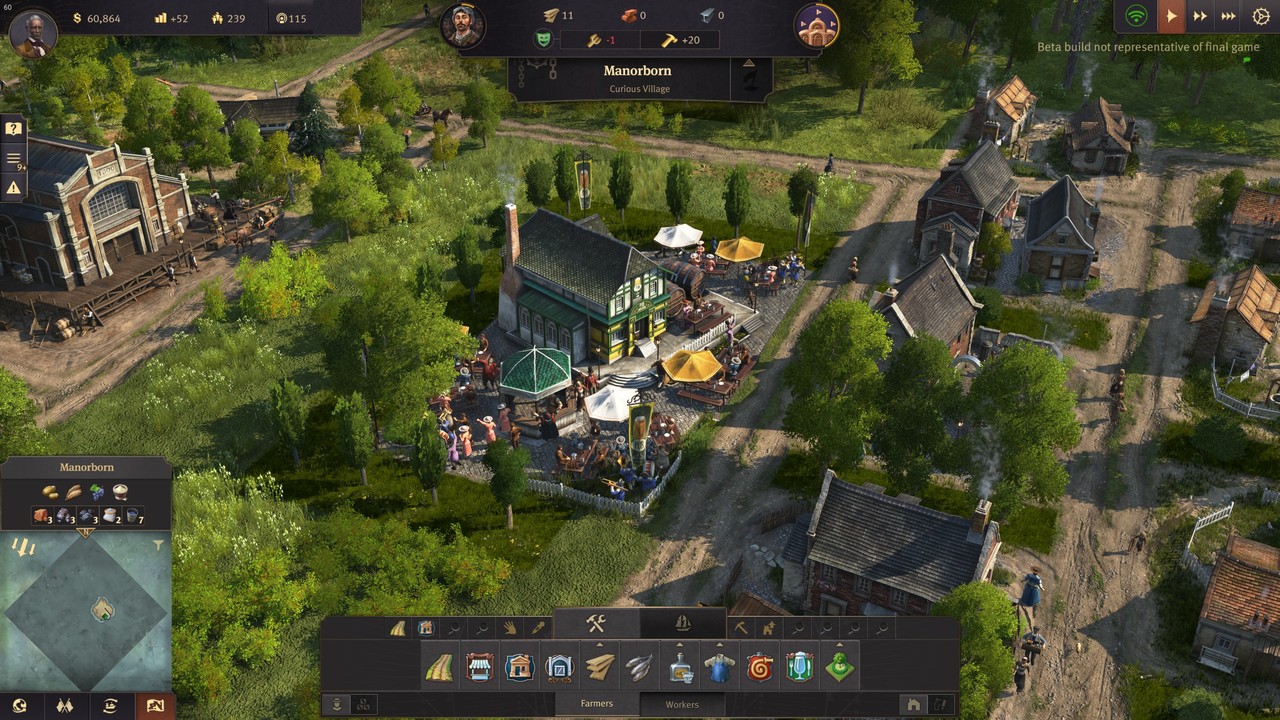Viewport: 1280px width, 720px height.
Task: Open the minimap filter funnel
Action: pyautogui.click(x=158, y=546)
